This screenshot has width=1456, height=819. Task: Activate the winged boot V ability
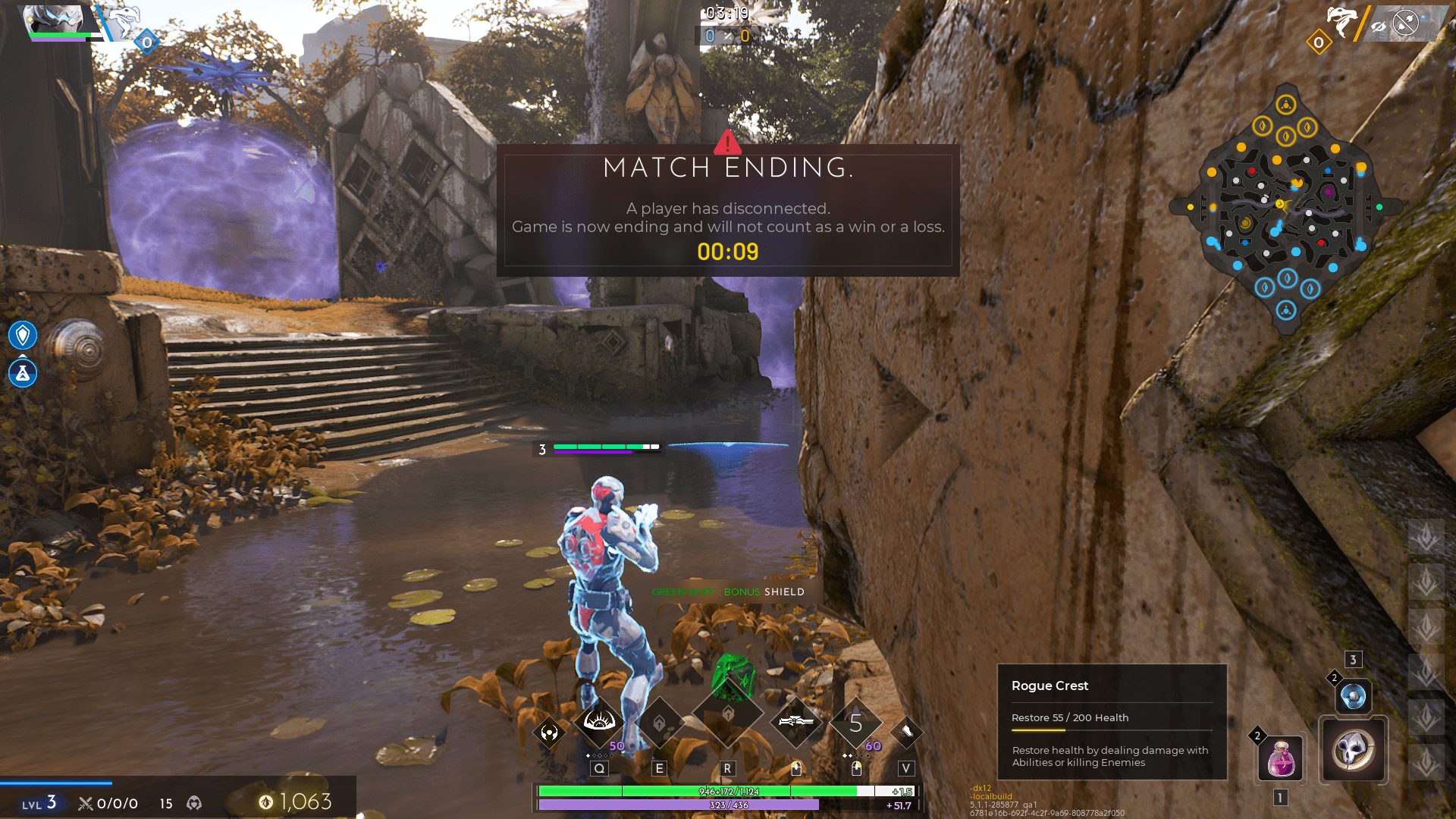(906, 732)
